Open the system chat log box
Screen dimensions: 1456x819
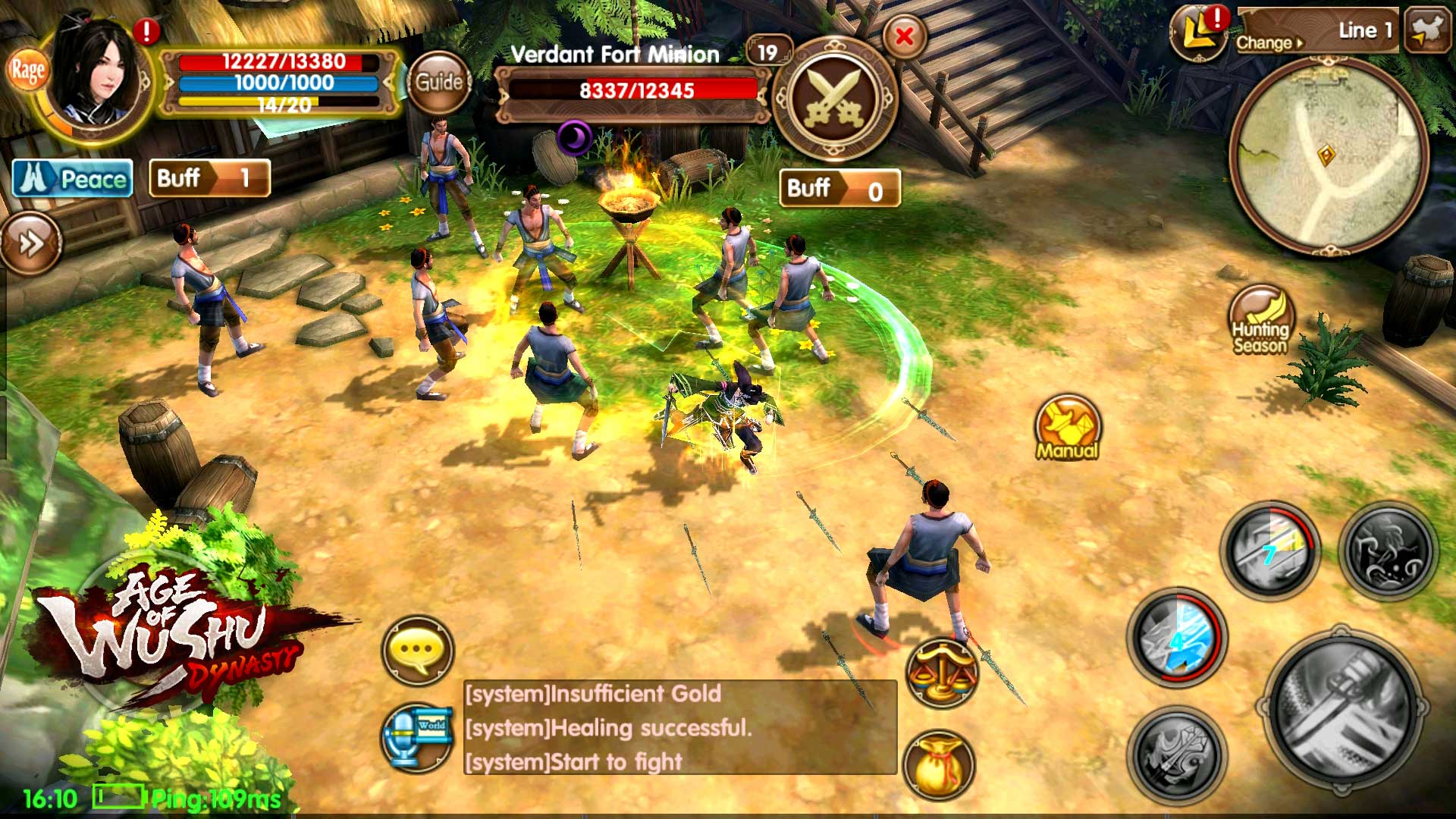(x=679, y=727)
